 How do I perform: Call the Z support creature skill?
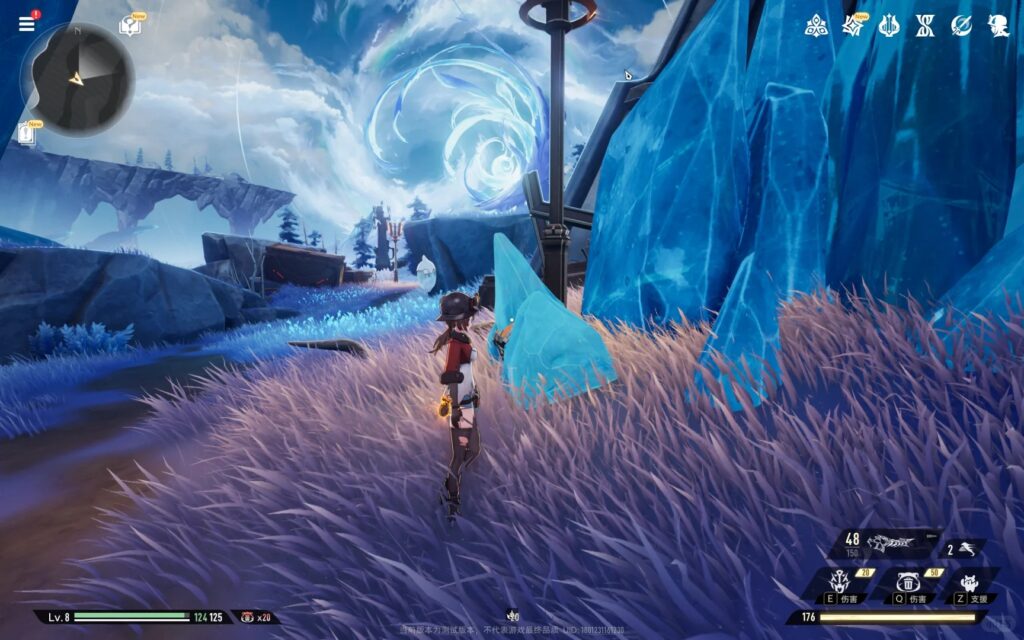coord(969,584)
